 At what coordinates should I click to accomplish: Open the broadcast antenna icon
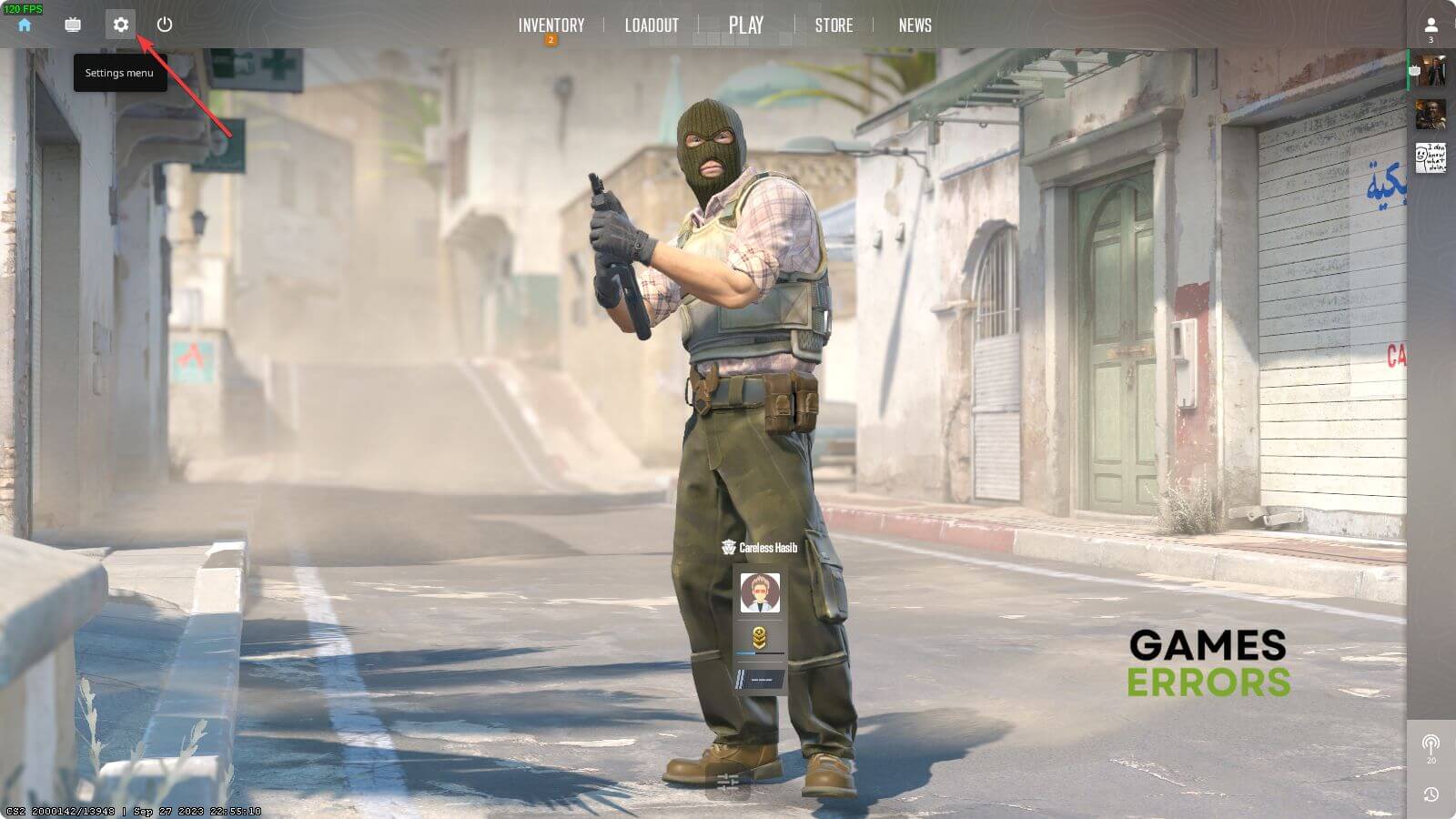click(1431, 745)
